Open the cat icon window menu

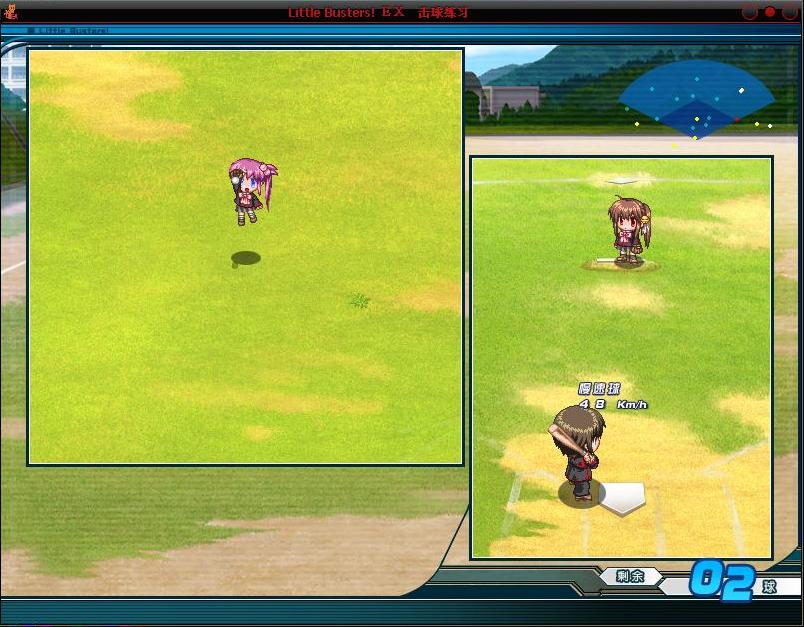tap(11, 12)
